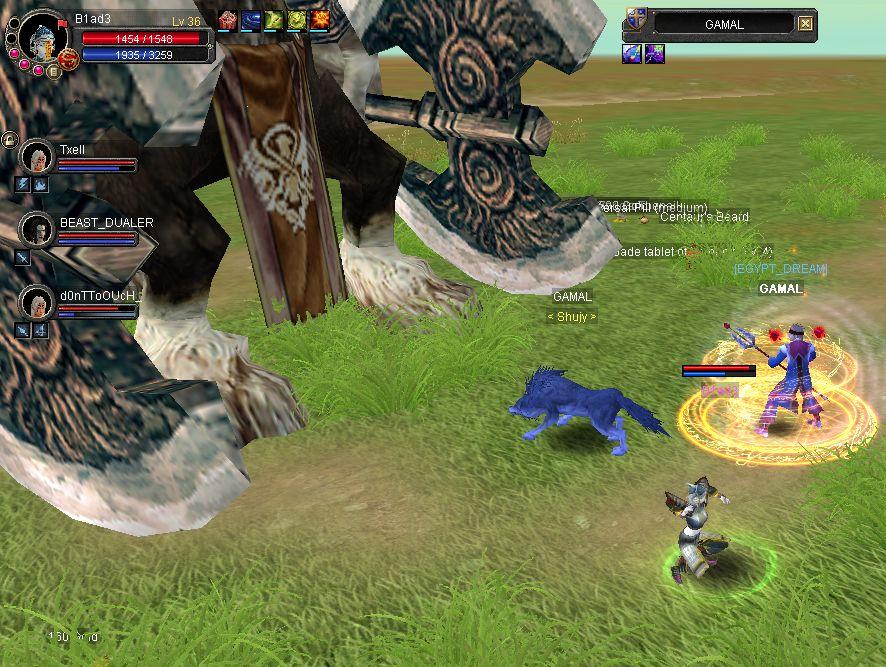This screenshot has height=667, width=886.
Task: Select party member BEAST_DUALER's portrait
Action: 37,229
